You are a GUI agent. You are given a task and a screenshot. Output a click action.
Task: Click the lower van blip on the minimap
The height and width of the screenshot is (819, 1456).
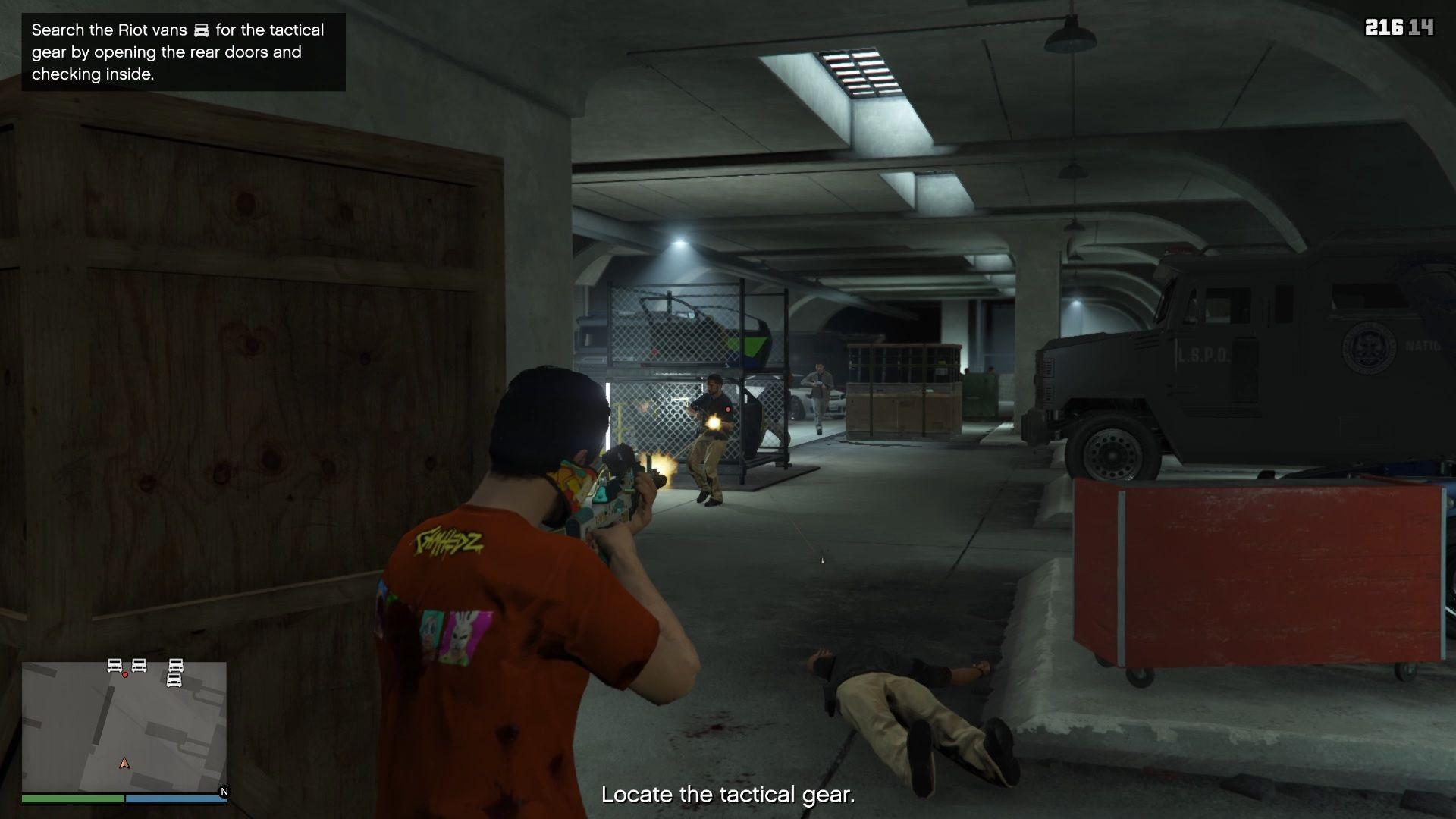174,681
